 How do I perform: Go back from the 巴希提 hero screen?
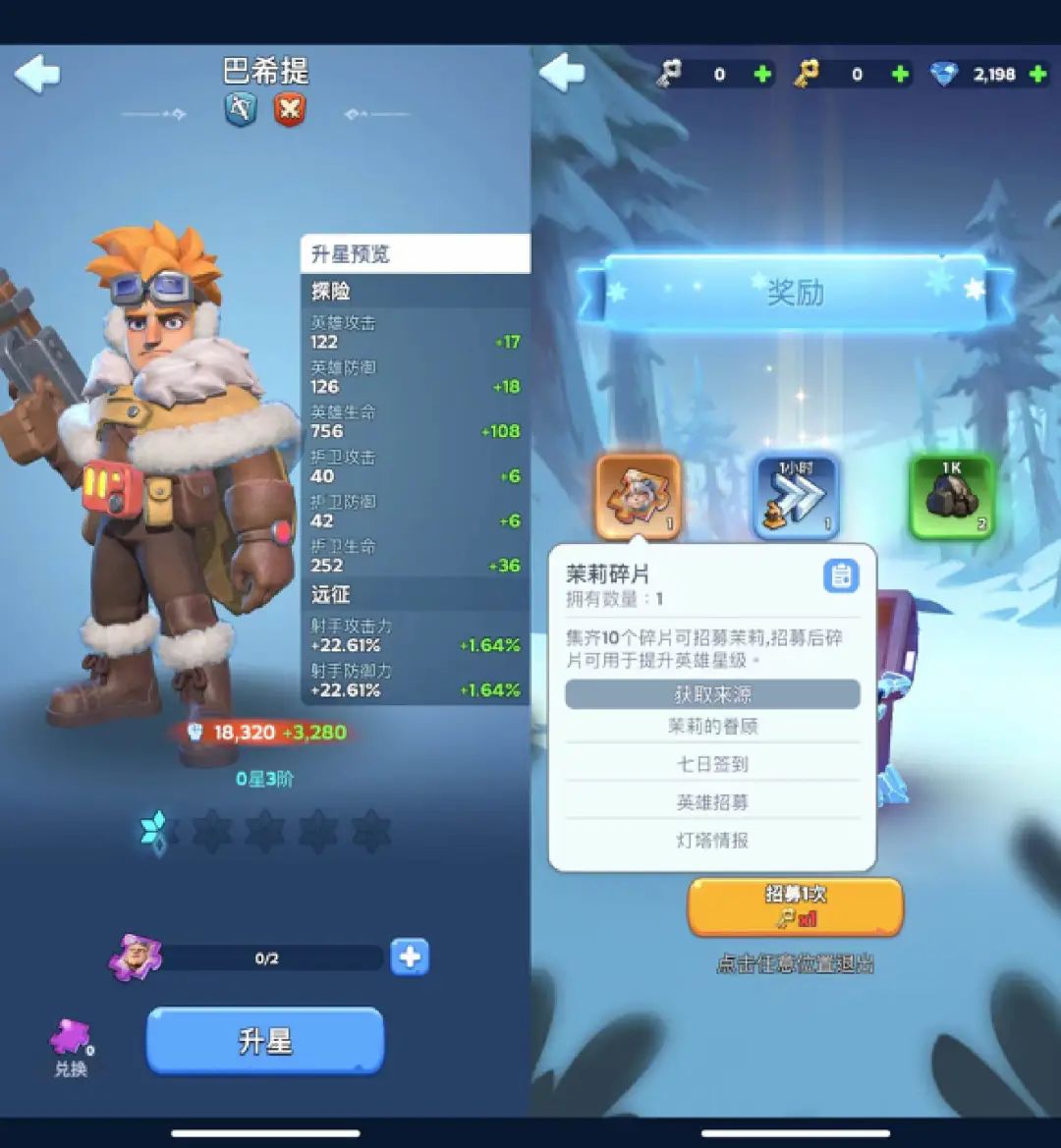pyautogui.click(x=38, y=75)
